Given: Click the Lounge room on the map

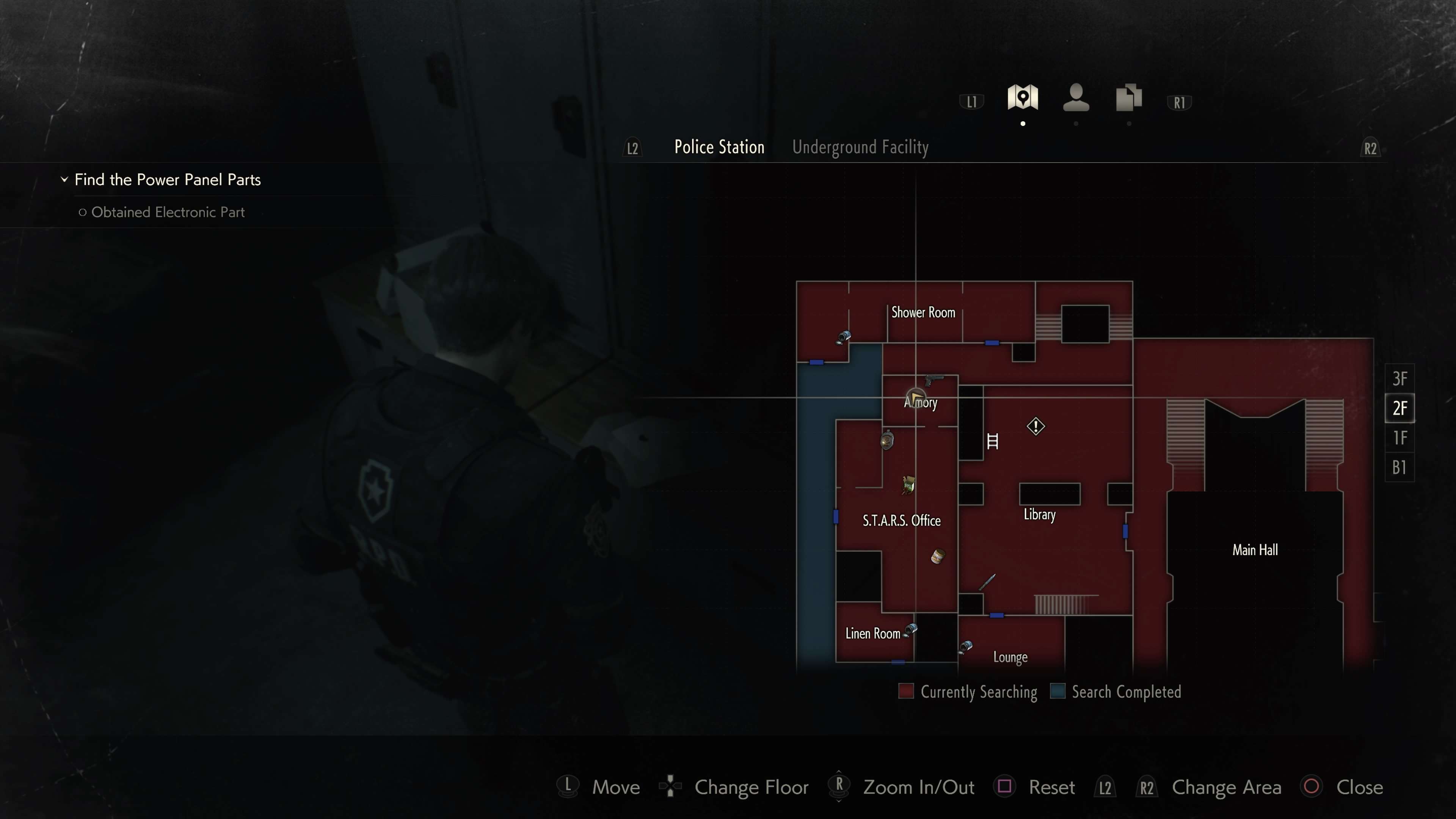Looking at the screenshot, I should point(1010,657).
